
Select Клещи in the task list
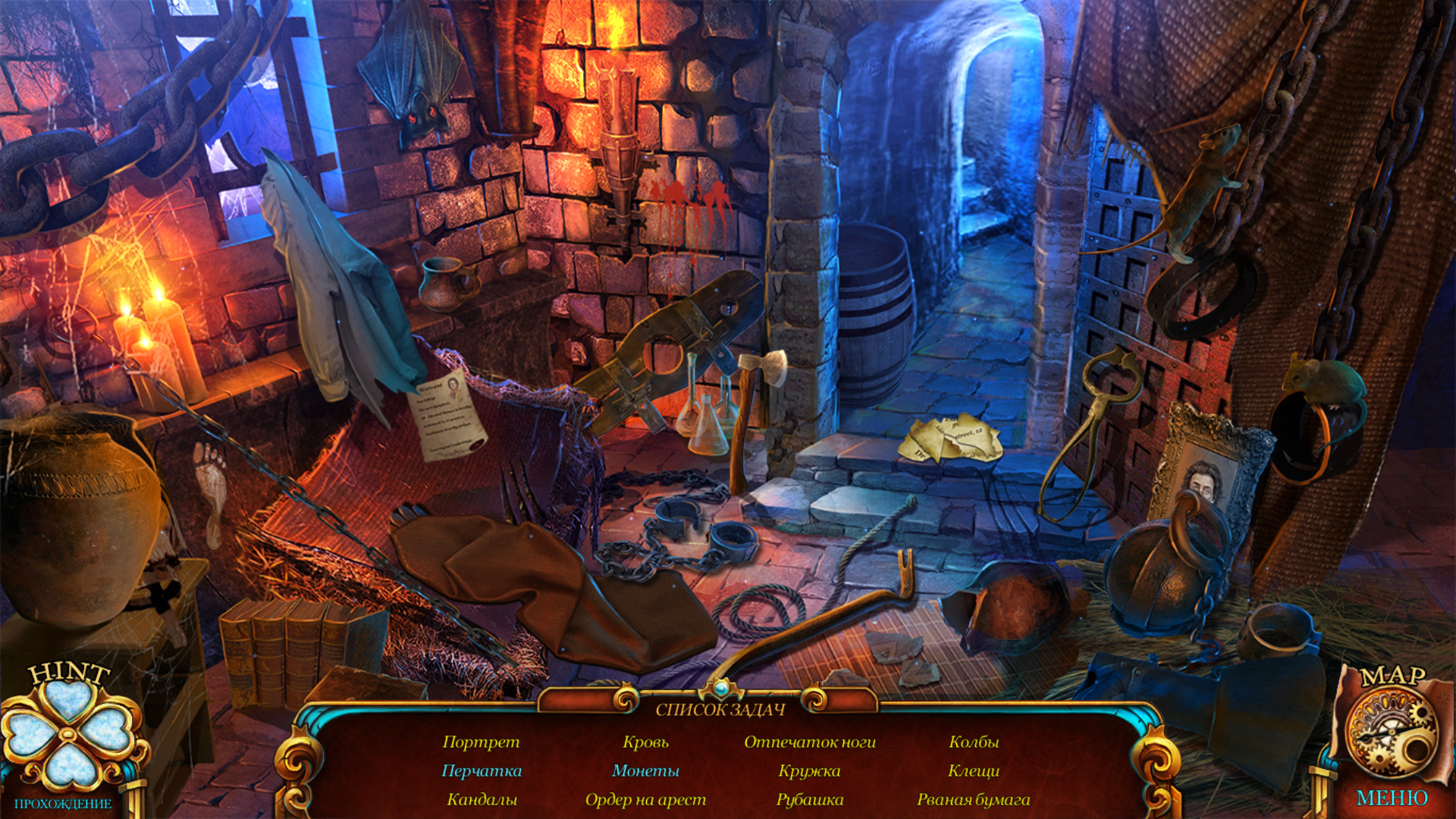point(974,770)
